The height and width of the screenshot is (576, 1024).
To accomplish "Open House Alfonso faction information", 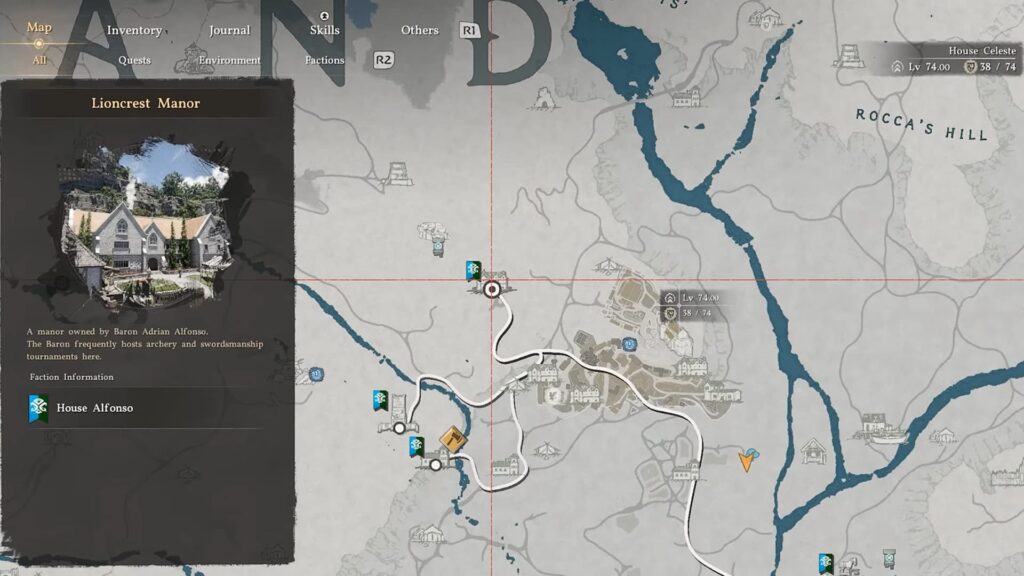I will point(95,407).
